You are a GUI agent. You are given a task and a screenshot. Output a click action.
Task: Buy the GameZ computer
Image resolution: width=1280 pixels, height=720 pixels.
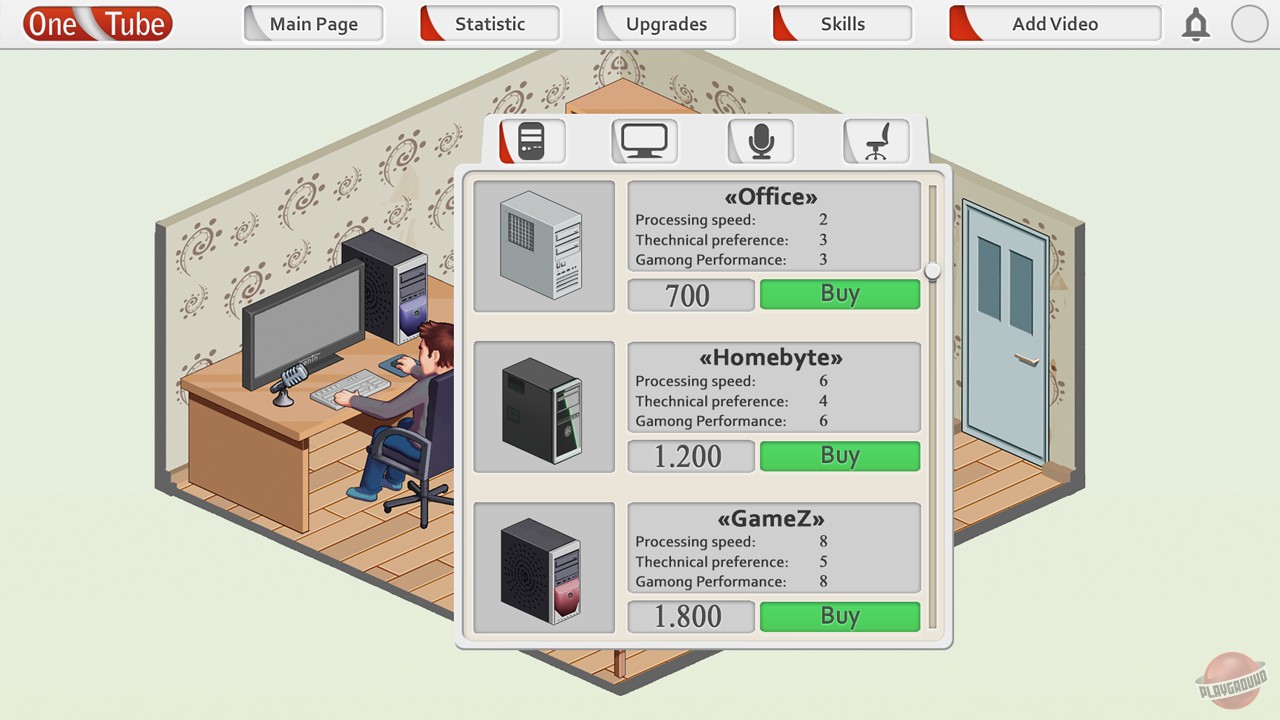[839, 616]
